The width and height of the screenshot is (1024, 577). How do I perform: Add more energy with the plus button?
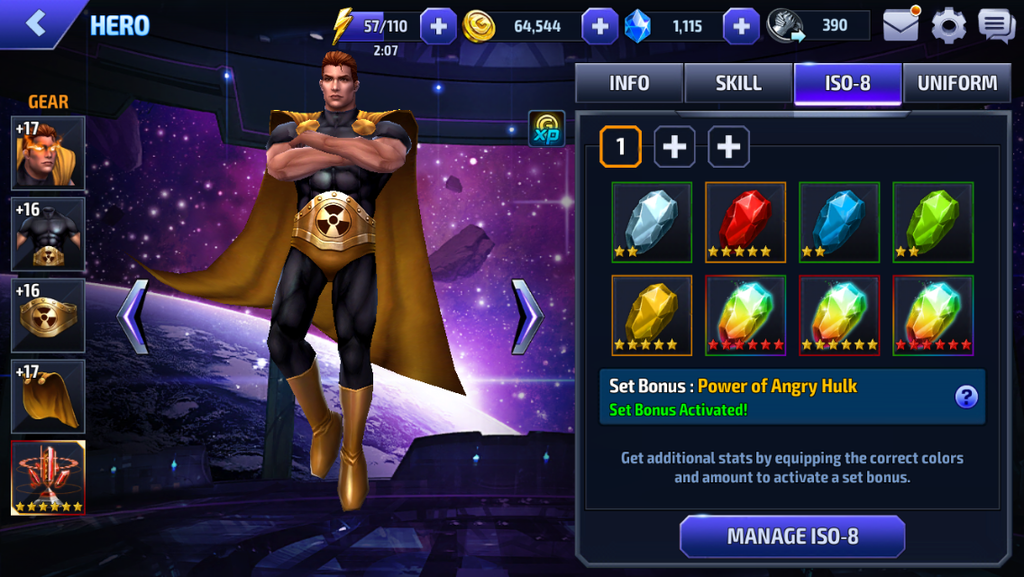[438, 26]
